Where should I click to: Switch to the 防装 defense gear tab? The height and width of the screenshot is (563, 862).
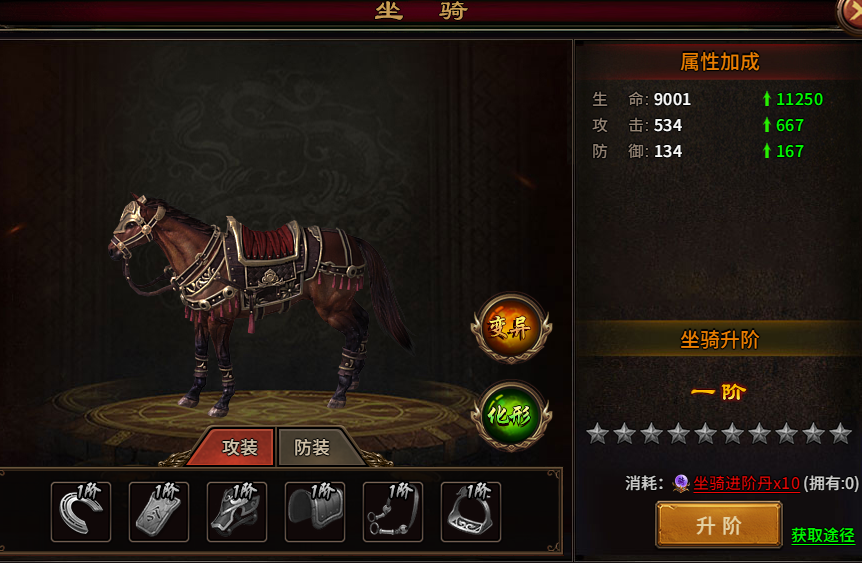pyautogui.click(x=313, y=448)
